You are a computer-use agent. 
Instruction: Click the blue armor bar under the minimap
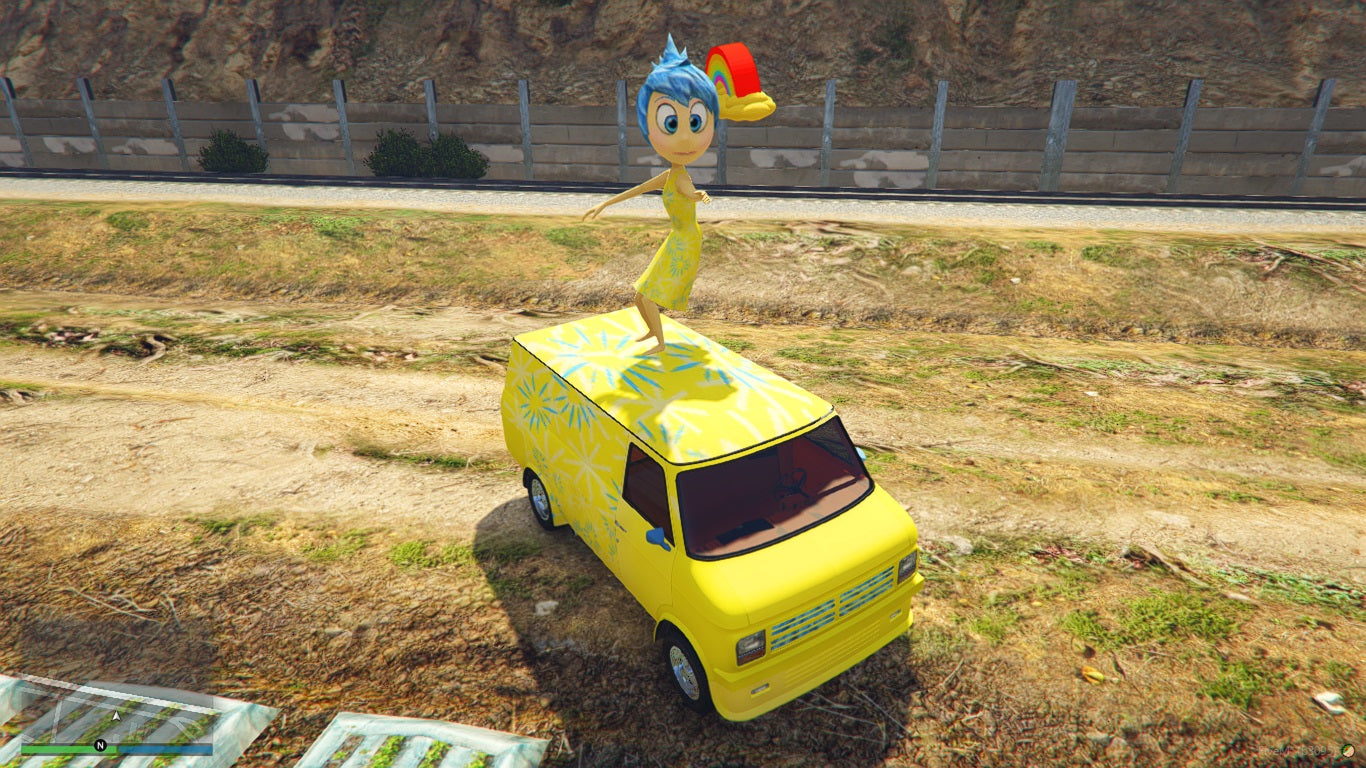pos(165,748)
